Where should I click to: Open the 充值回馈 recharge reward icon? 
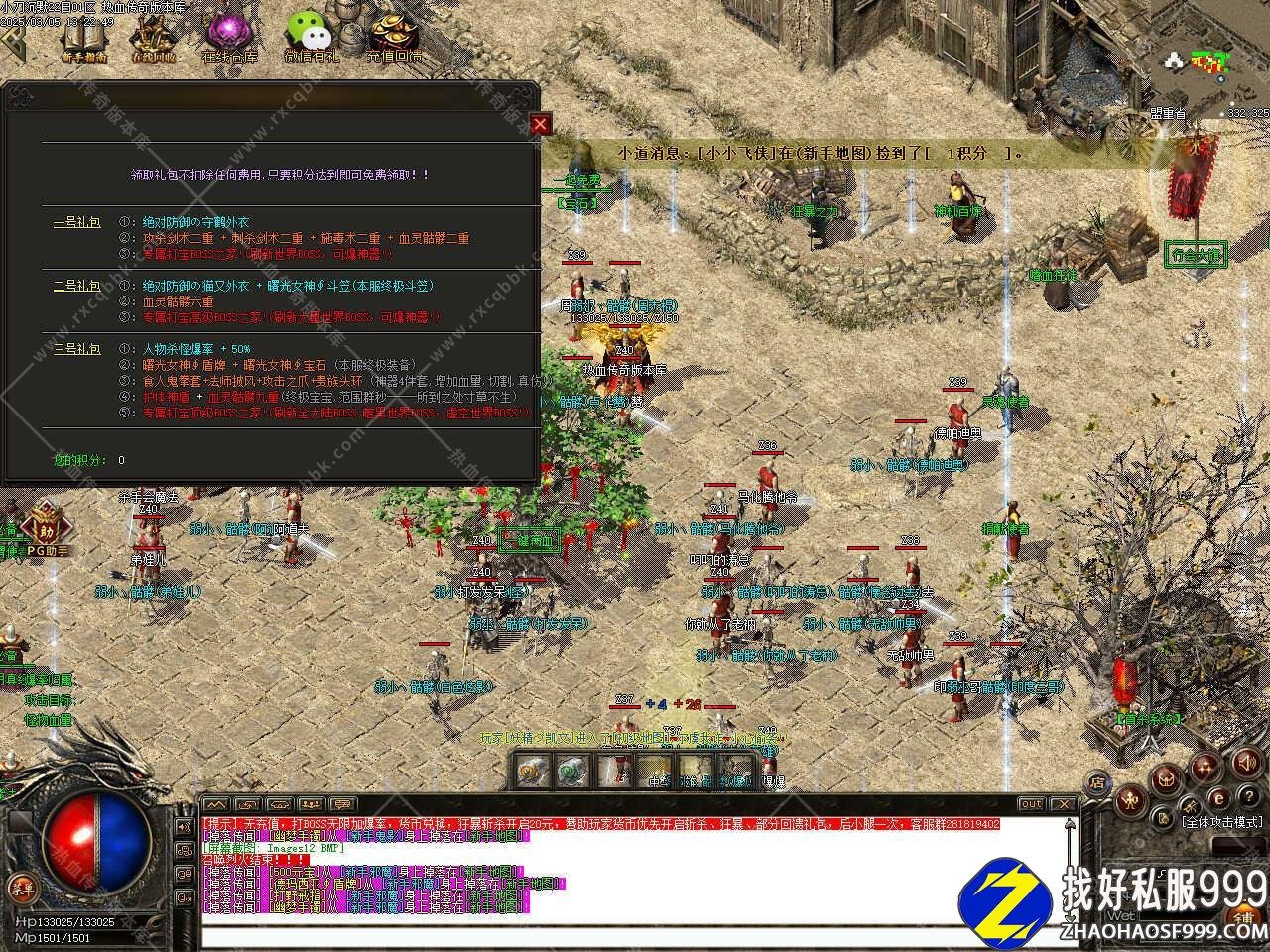[394, 40]
